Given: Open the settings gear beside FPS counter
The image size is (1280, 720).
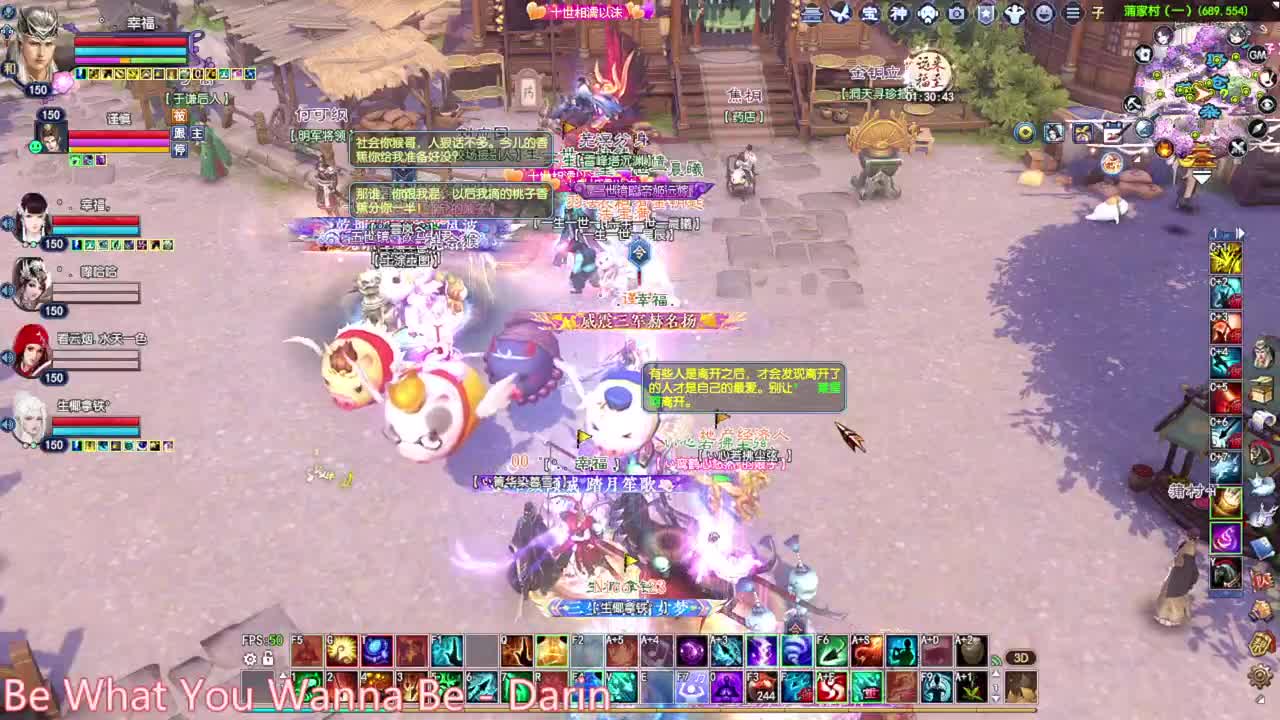Looking at the screenshot, I should 250,660.
